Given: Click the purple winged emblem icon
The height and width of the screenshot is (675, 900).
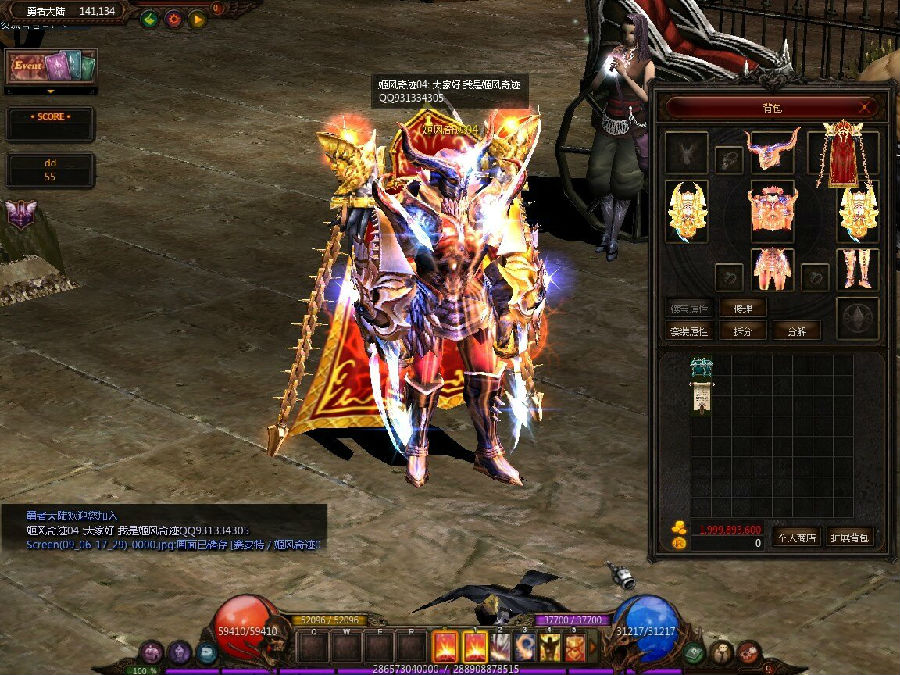Looking at the screenshot, I should (20, 215).
